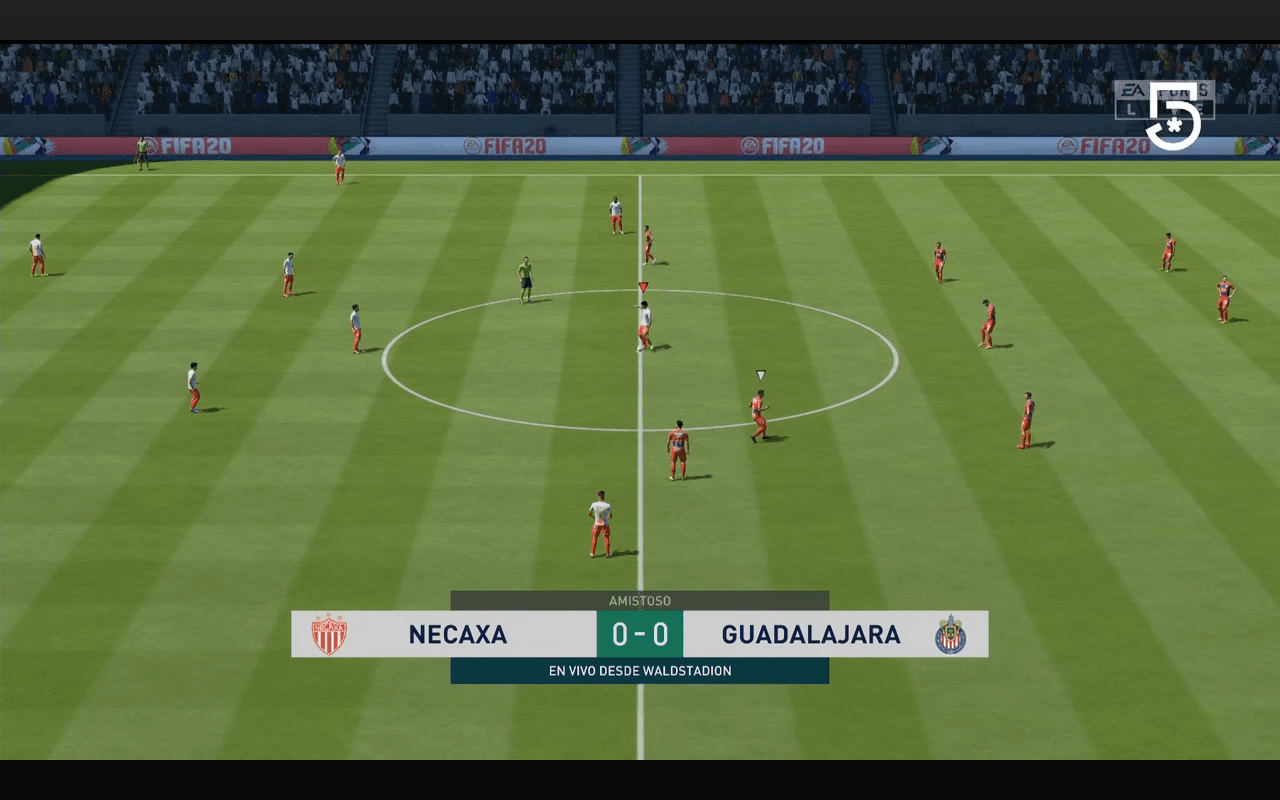Expand the EN VIVO DESDE WALDSTADION banner
The height and width of the screenshot is (800, 1280).
point(640,670)
